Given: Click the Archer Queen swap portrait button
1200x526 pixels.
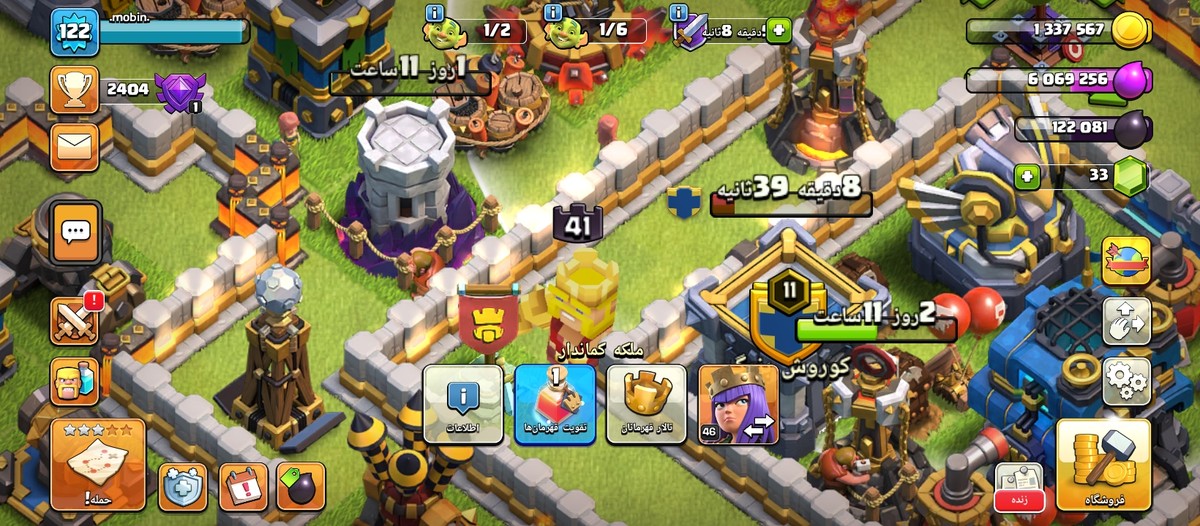Looking at the screenshot, I should (738, 403).
